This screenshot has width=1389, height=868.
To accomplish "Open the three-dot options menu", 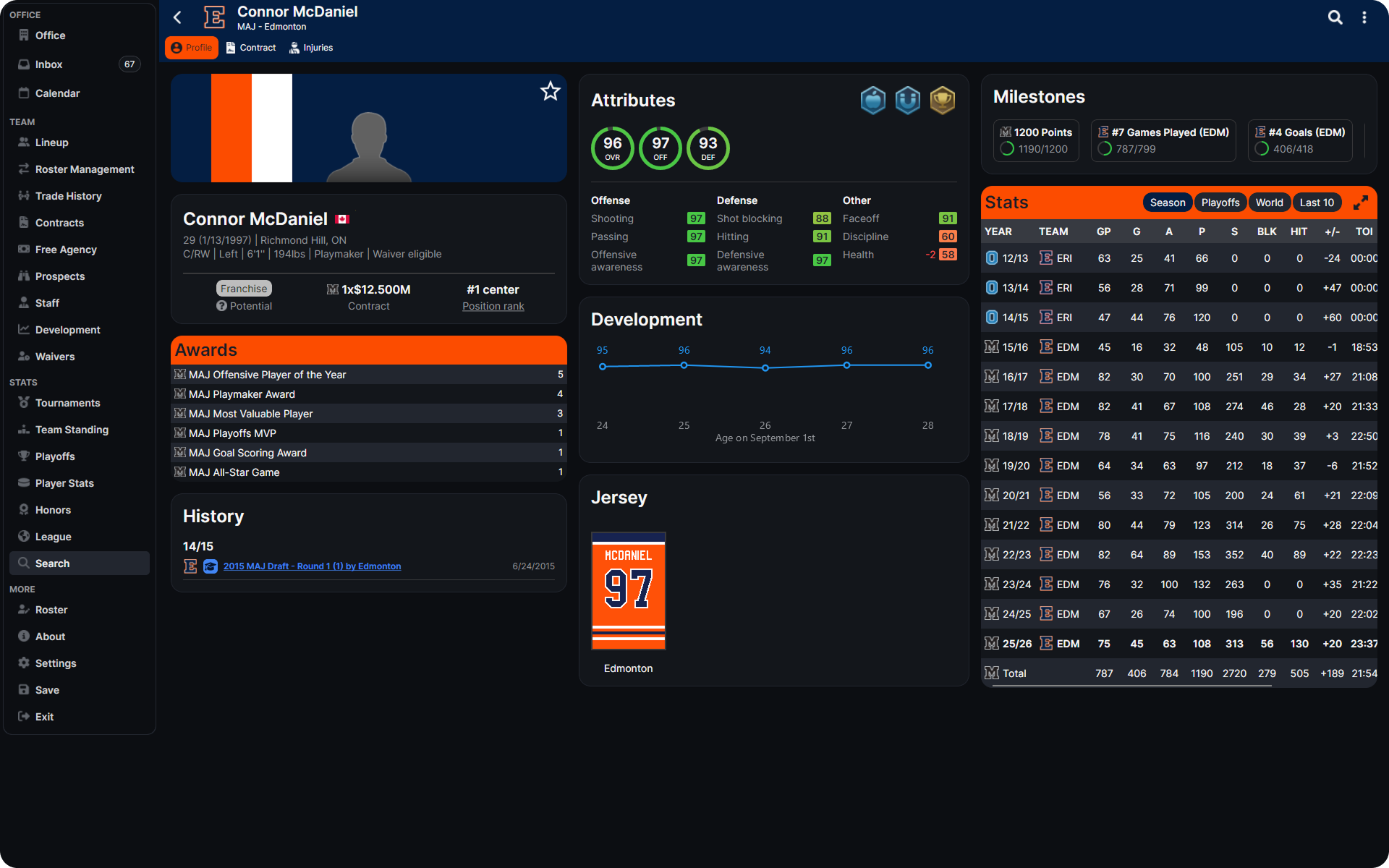I will point(1365,17).
